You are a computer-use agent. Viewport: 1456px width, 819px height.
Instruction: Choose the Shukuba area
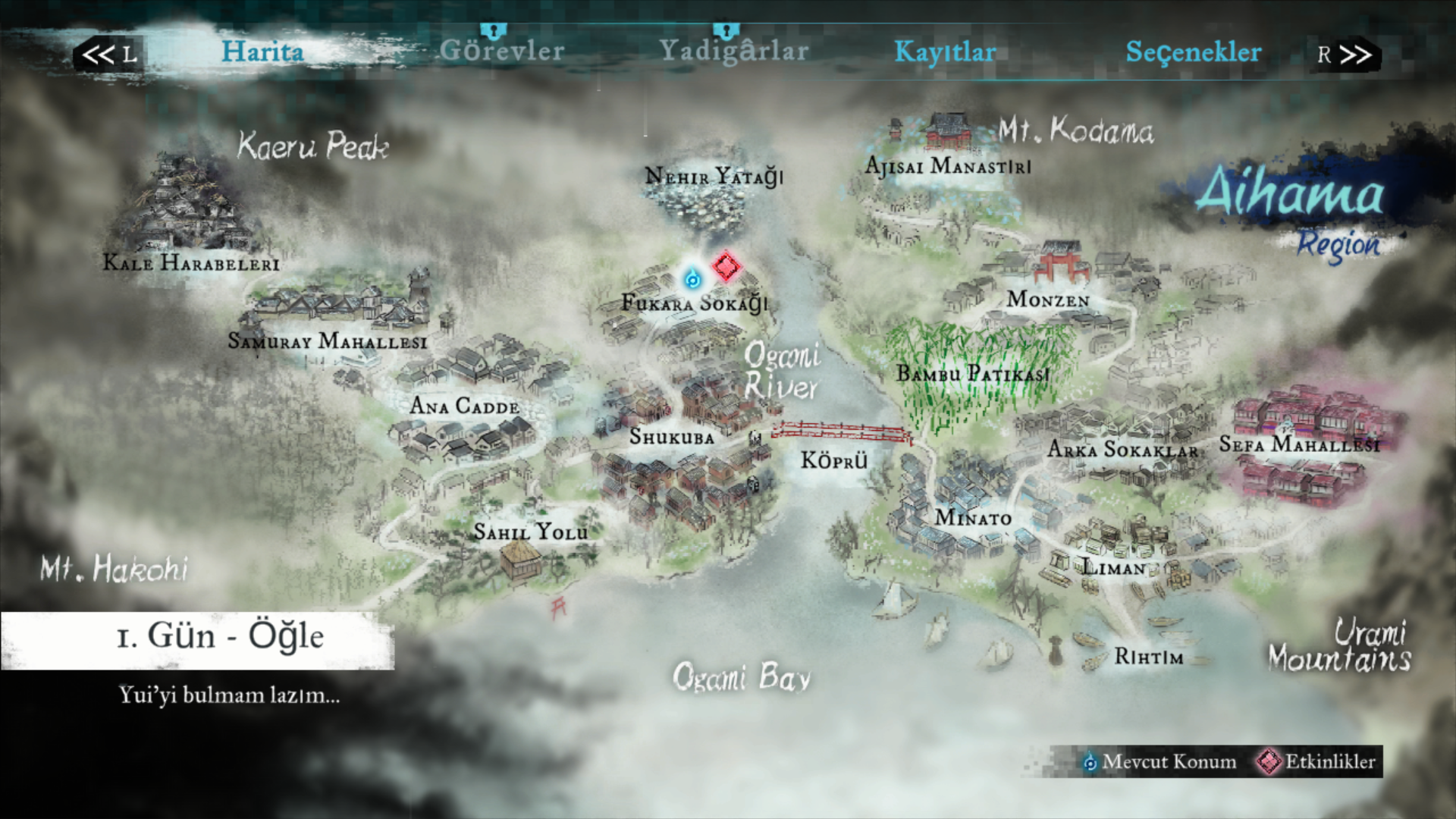coord(672,438)
